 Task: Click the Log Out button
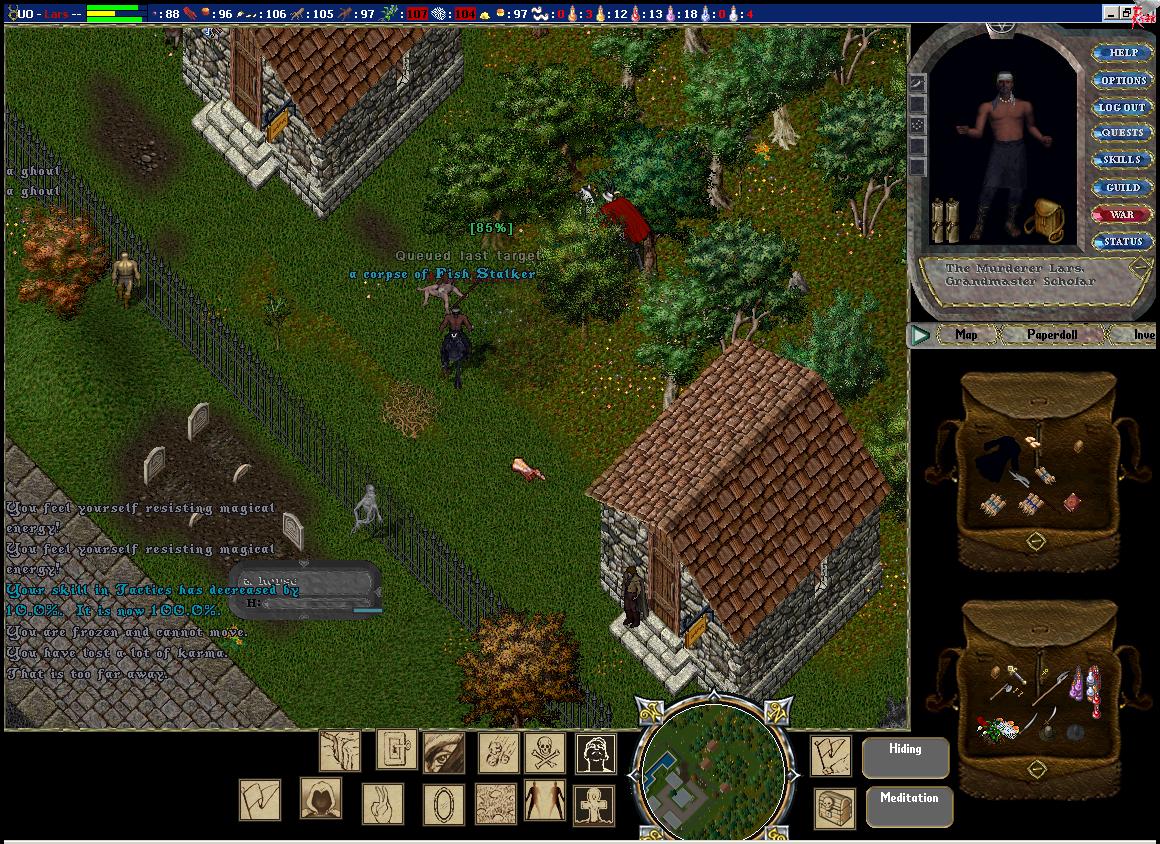point(1122,107)
